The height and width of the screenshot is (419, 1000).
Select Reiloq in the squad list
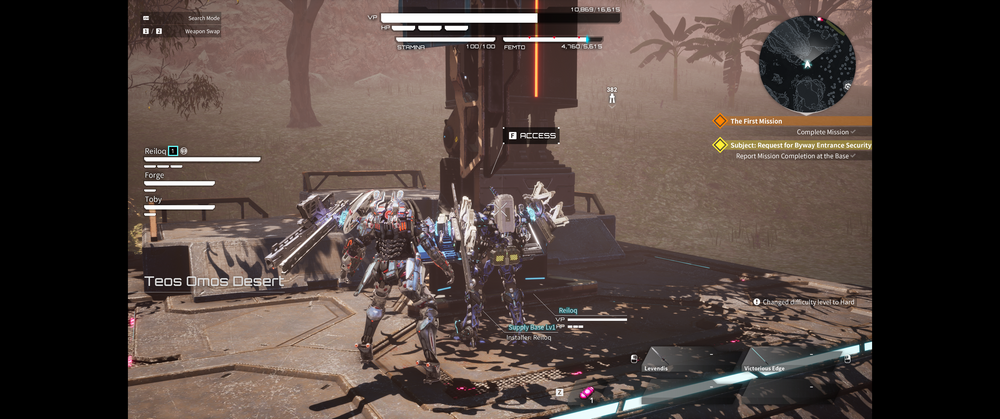156,151
